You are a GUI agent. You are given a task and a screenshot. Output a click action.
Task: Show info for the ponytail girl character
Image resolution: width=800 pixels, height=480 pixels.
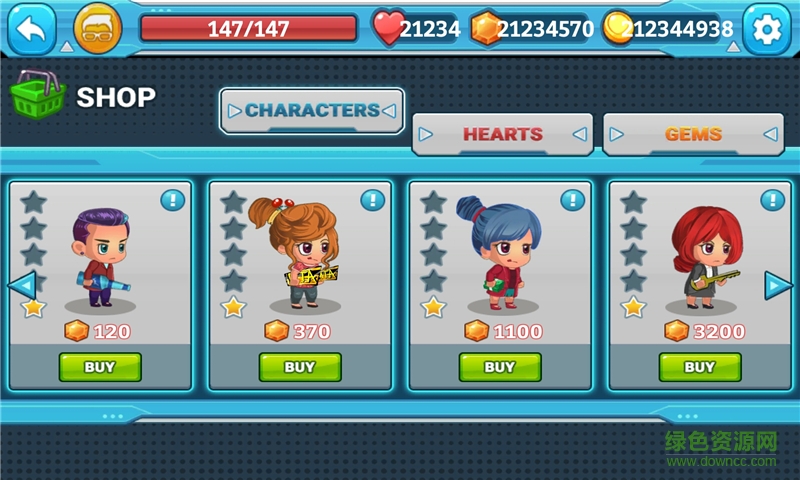(373, 200)
